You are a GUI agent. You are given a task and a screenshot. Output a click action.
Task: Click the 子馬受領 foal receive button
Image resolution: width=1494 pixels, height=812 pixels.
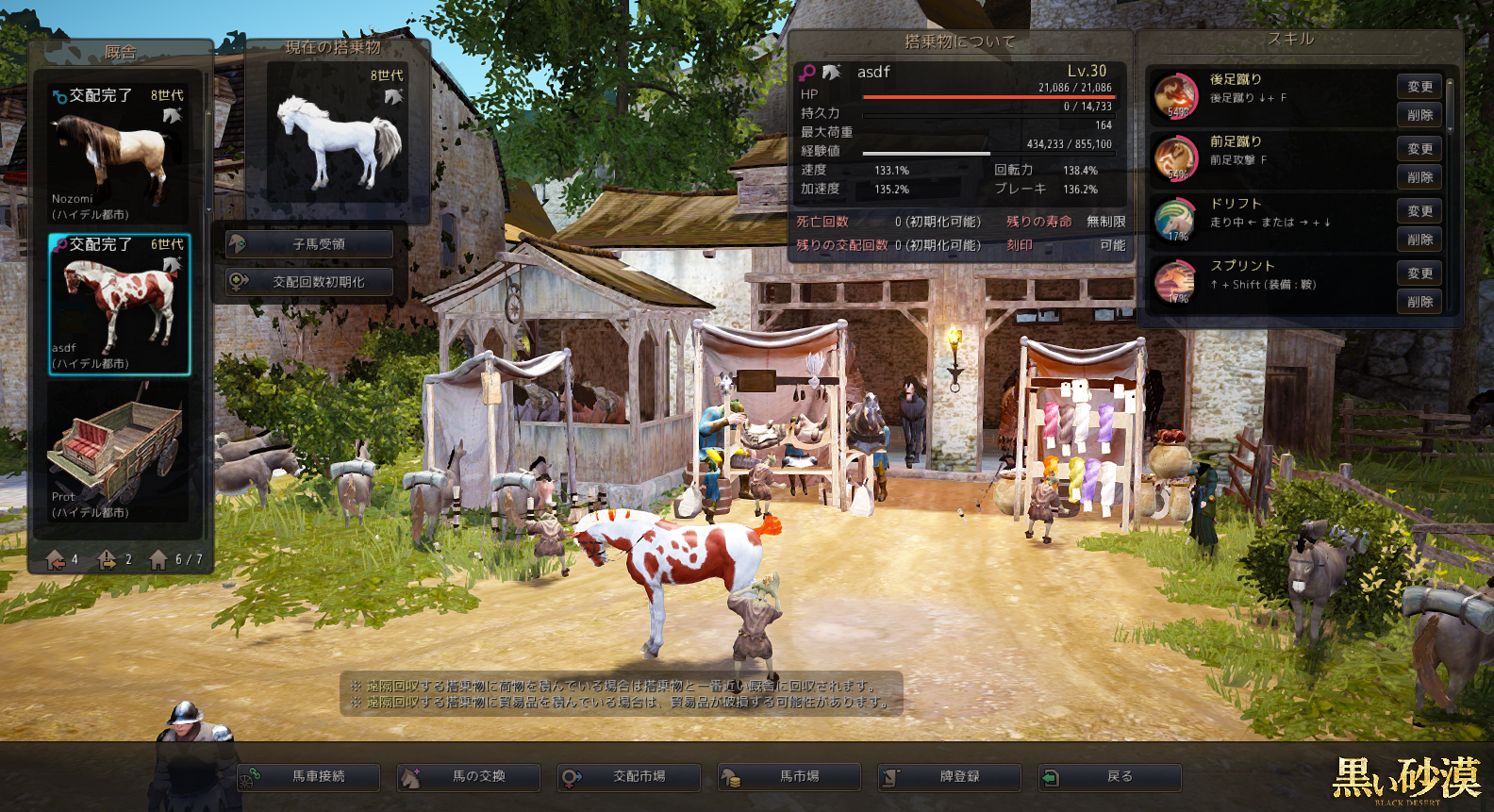[x=309, y=244]
